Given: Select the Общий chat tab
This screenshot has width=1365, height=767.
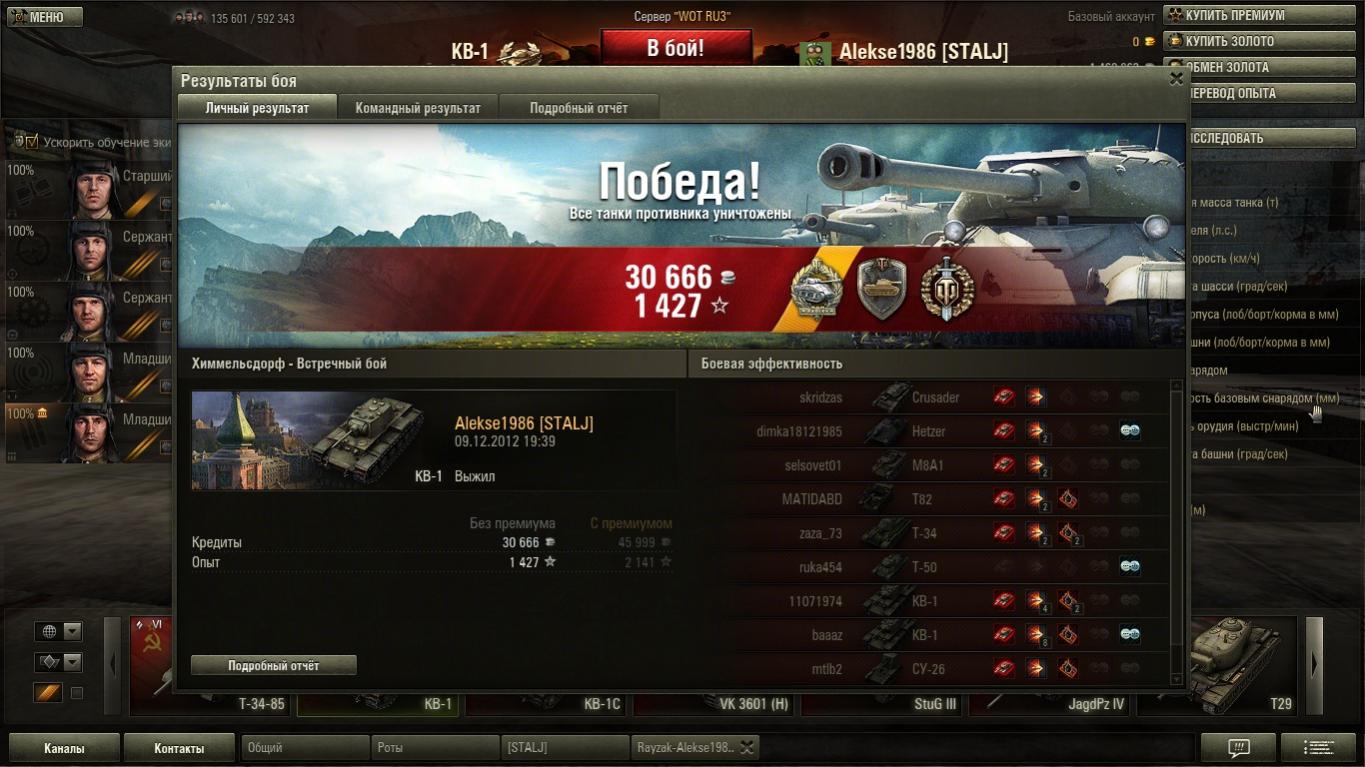Looking at the screenshot, I should 304,748.
